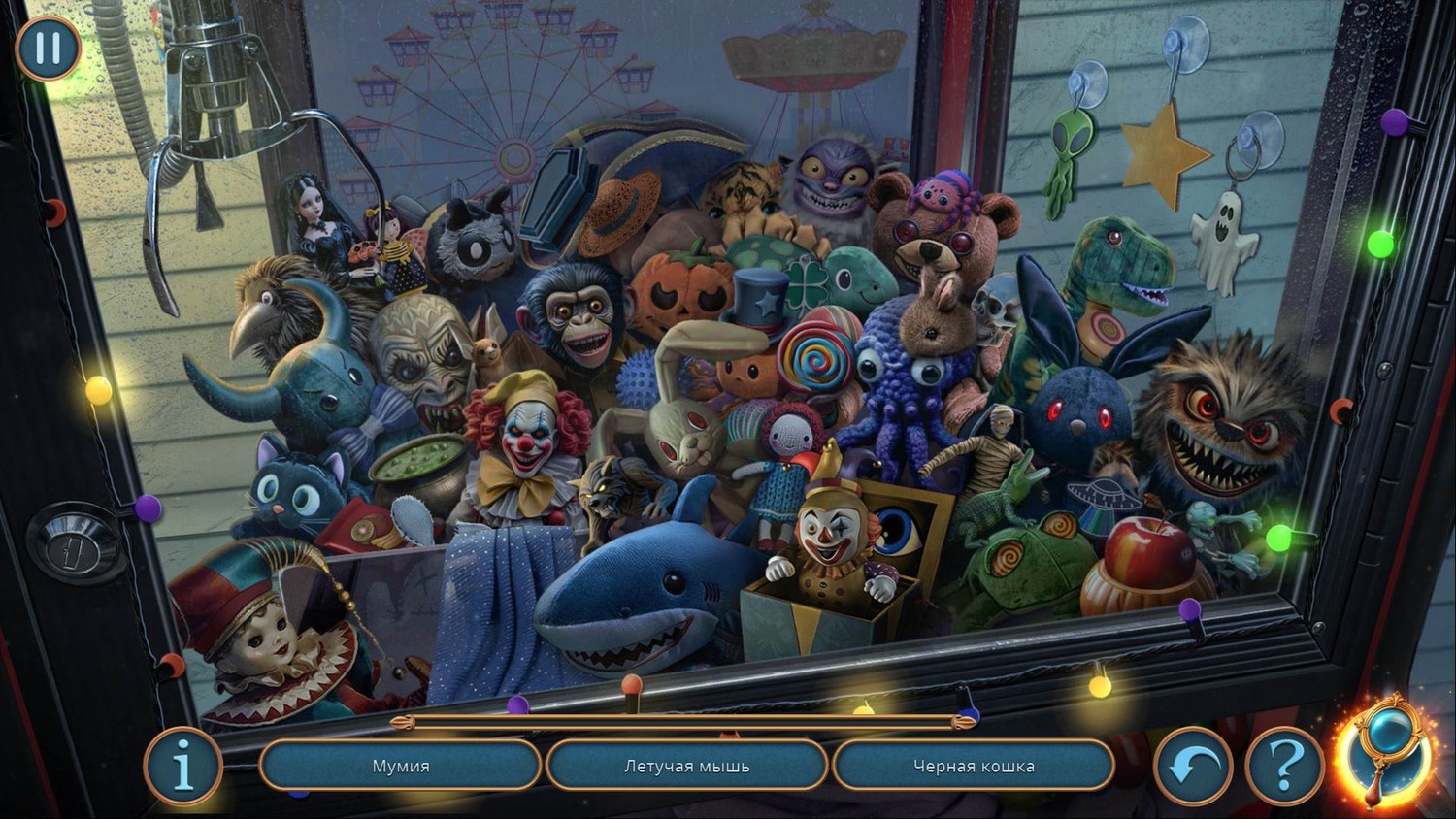Go back using the curved arrow button
The width and height of the screenshot is (1456, 819).
pos(1193,767)
